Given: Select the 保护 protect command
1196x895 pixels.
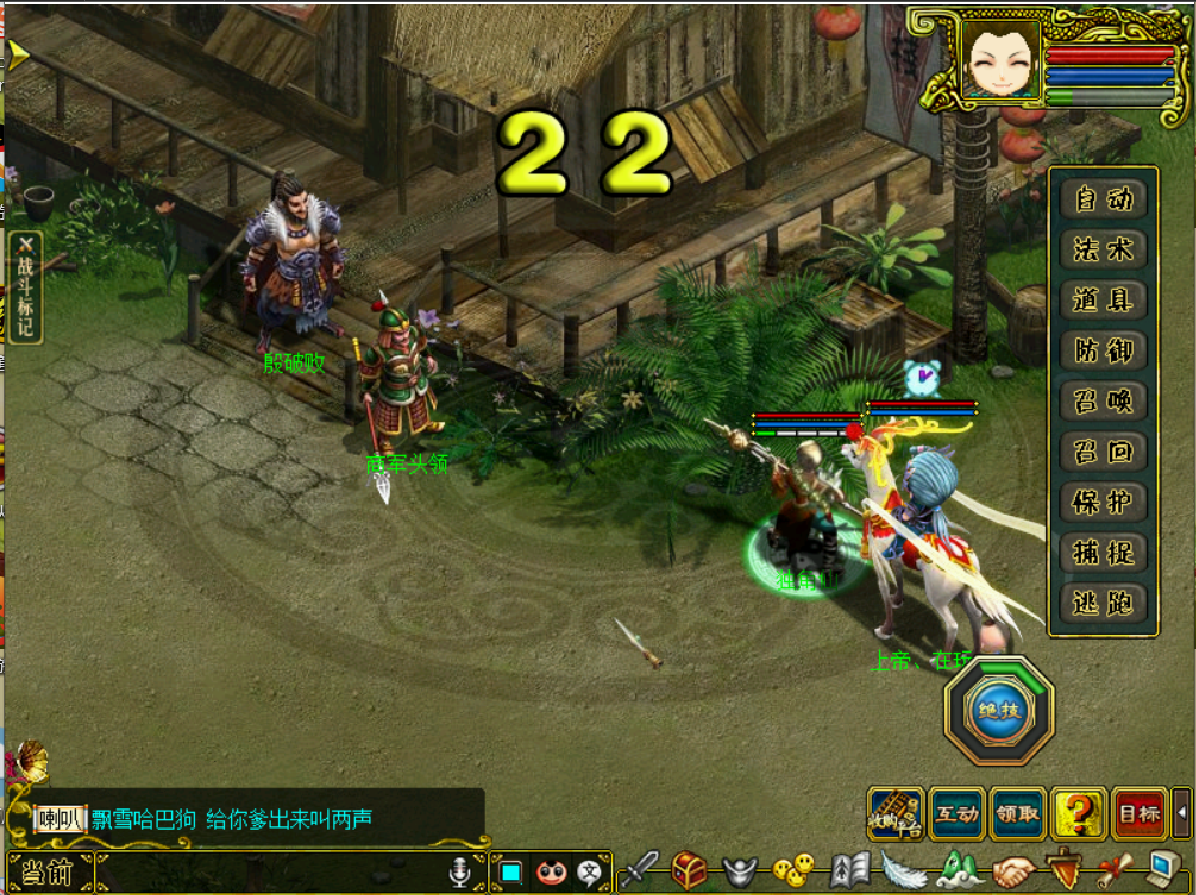Looking at the screenshot, I should click(1104, 502).
